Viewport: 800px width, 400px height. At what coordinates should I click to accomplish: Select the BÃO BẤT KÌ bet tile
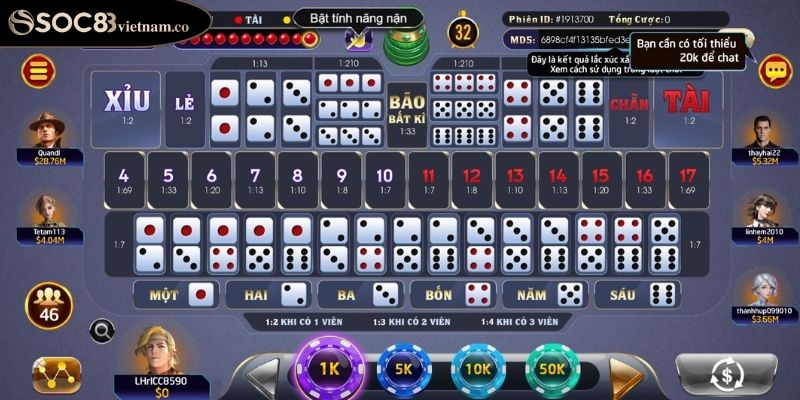click(407, 110)
